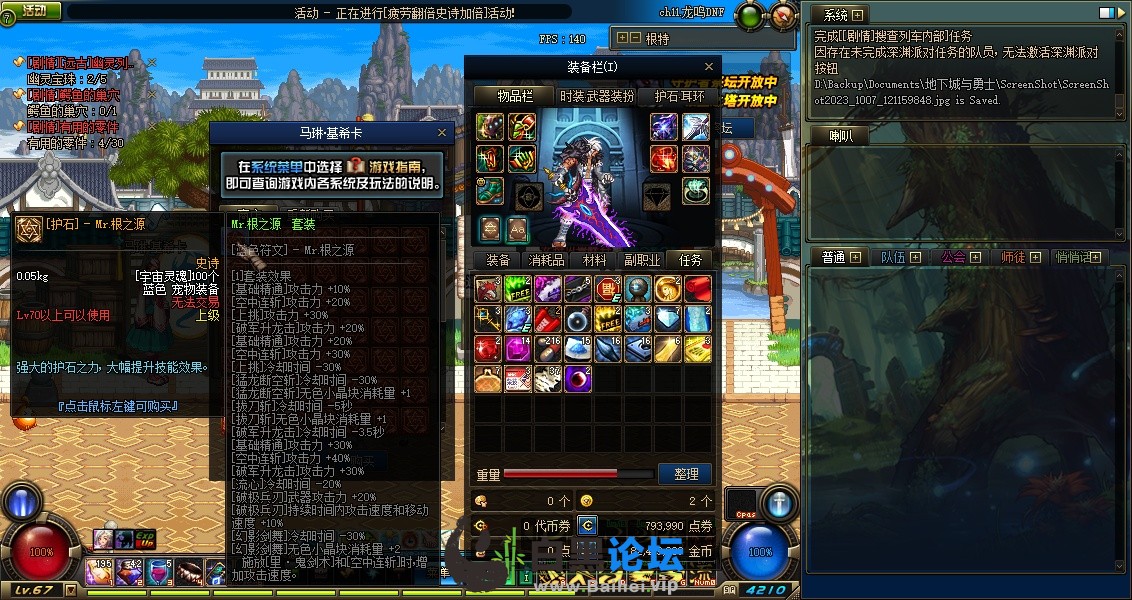Close the 马琳·基希卡 NPC window
The image size is (1132, 600).
442,132
